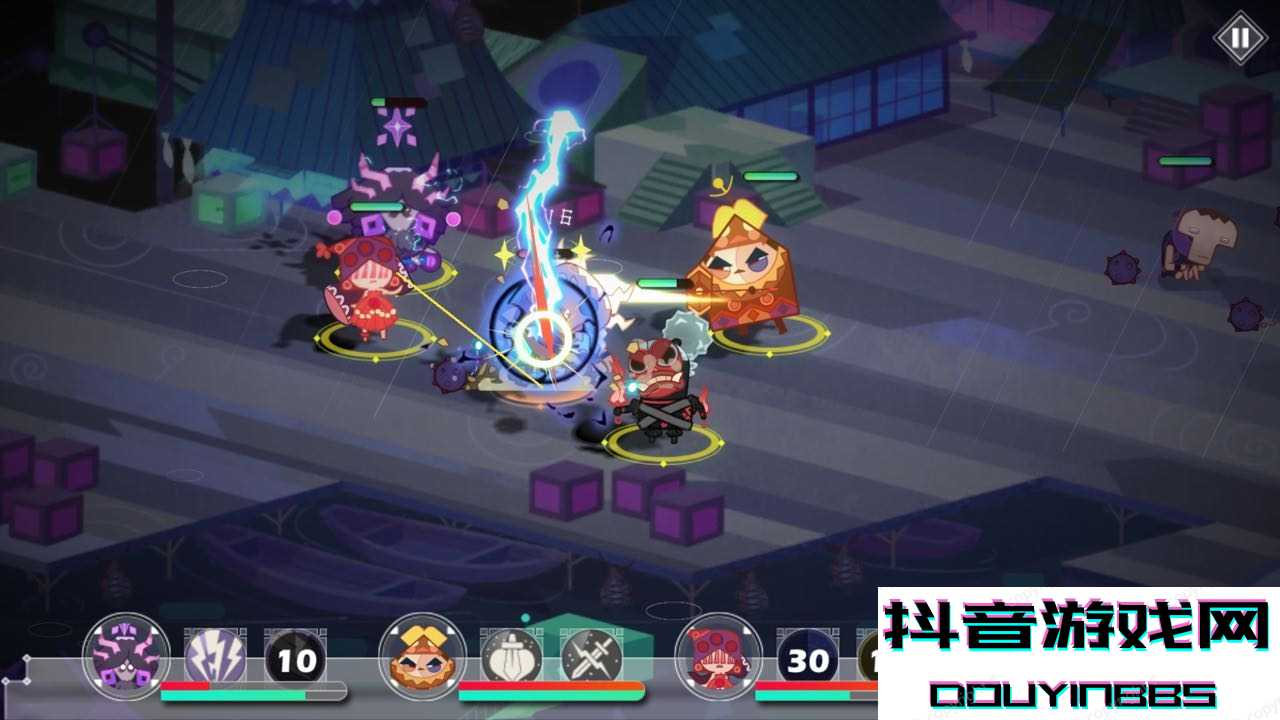Click the skill on 10 cooldown
1280x720 pixels.
295,659
